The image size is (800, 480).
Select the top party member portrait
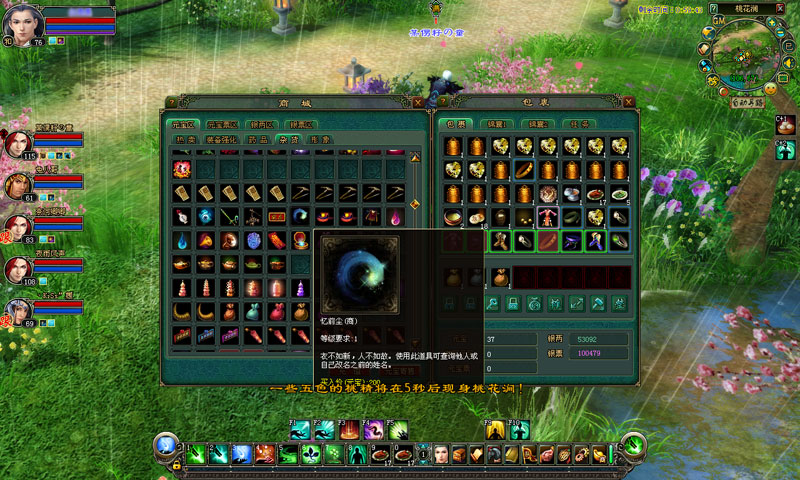pyautogui.click(x=18, y=143)
